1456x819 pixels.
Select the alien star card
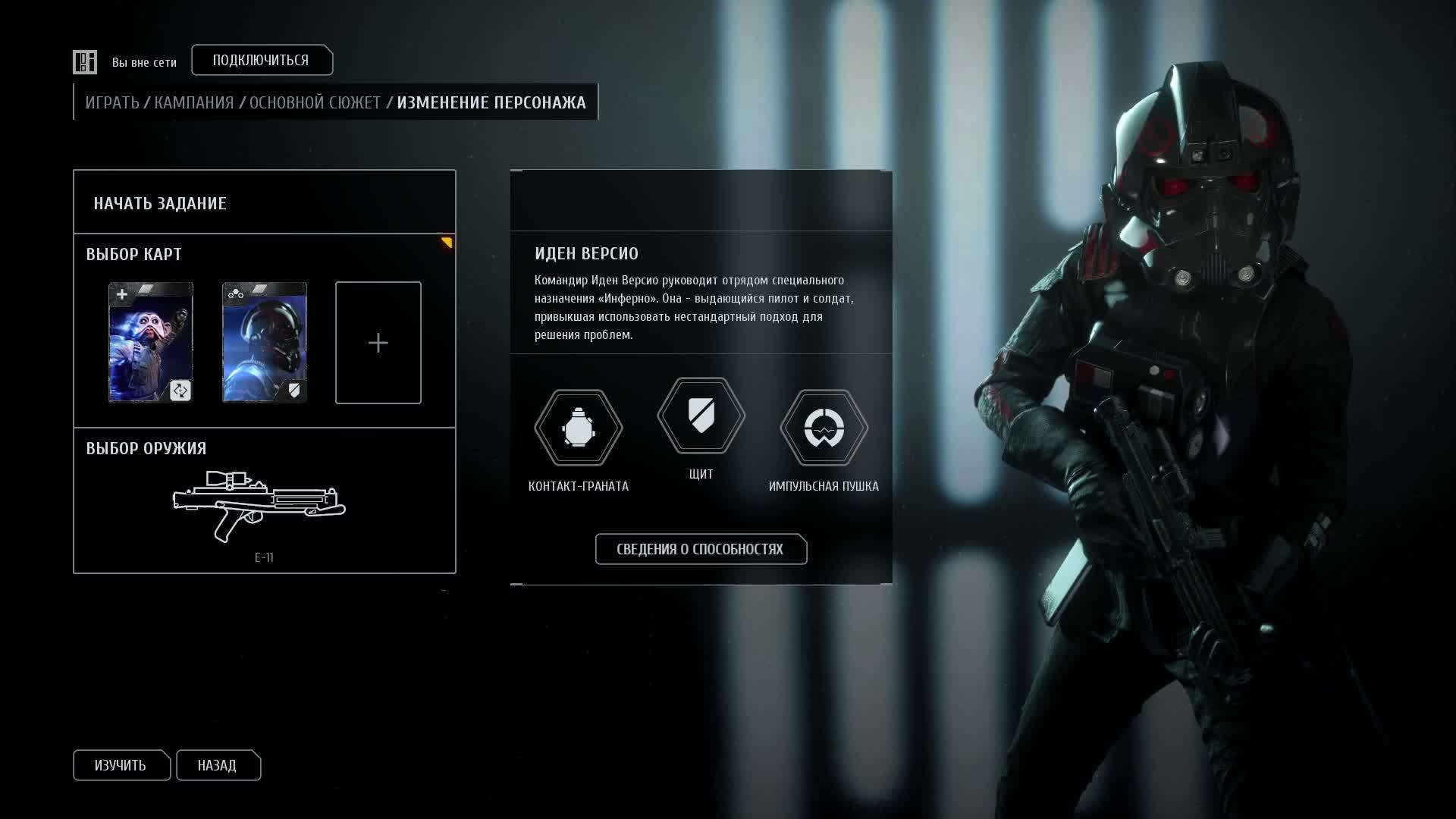pyautogui.click(x=151, y=343)
